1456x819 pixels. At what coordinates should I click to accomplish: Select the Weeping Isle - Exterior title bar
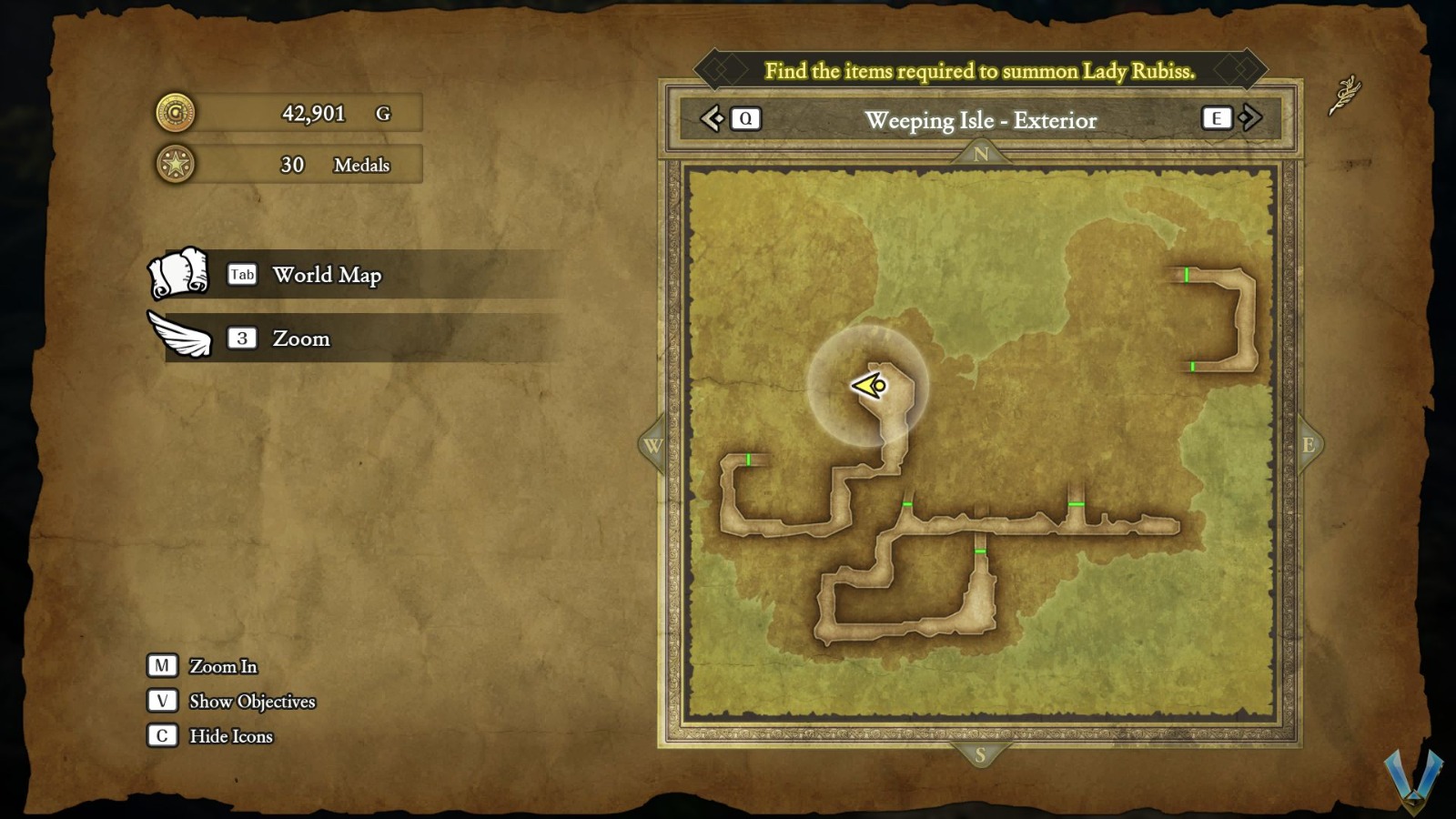[x=980, y=119]
